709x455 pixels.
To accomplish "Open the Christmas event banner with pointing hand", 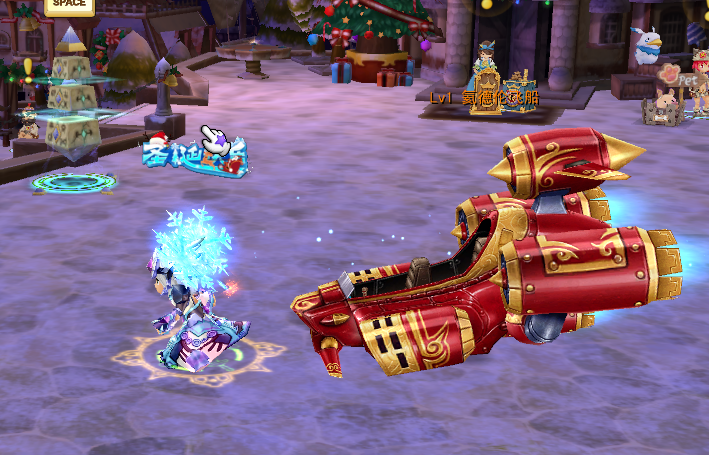I will (x=195, y=157).
